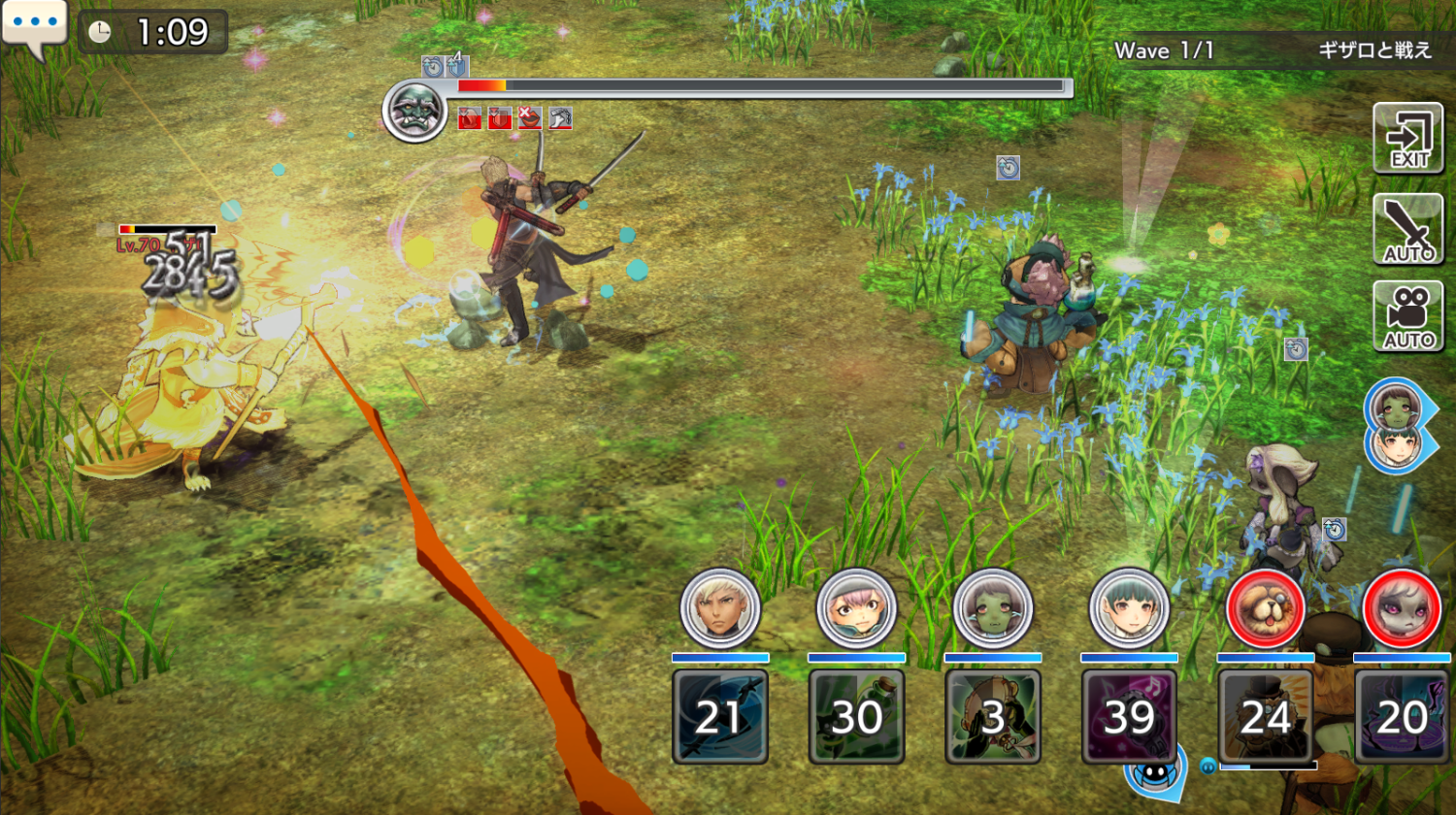
Task: Activate the dark purple skill showing 20
Action: (1402, 716)
